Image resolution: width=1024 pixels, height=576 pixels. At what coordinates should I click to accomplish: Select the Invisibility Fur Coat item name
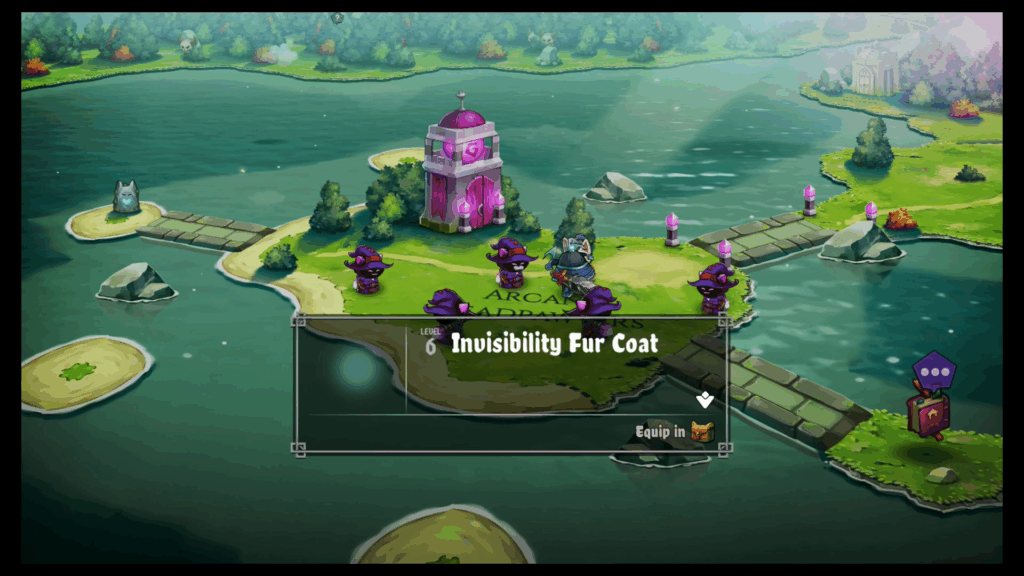(554, 344)
